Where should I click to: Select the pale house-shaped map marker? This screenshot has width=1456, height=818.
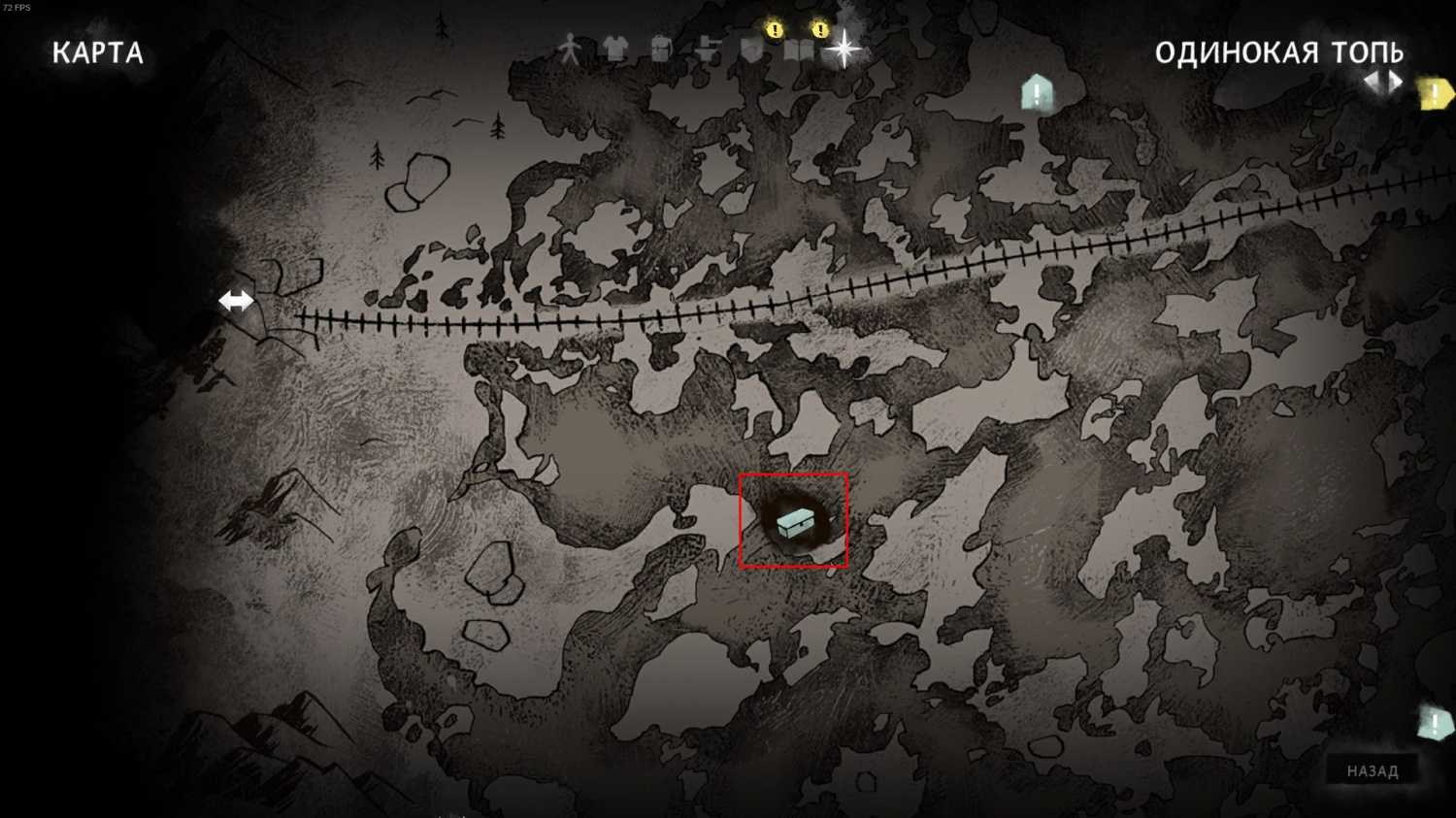click(1037, 93)
